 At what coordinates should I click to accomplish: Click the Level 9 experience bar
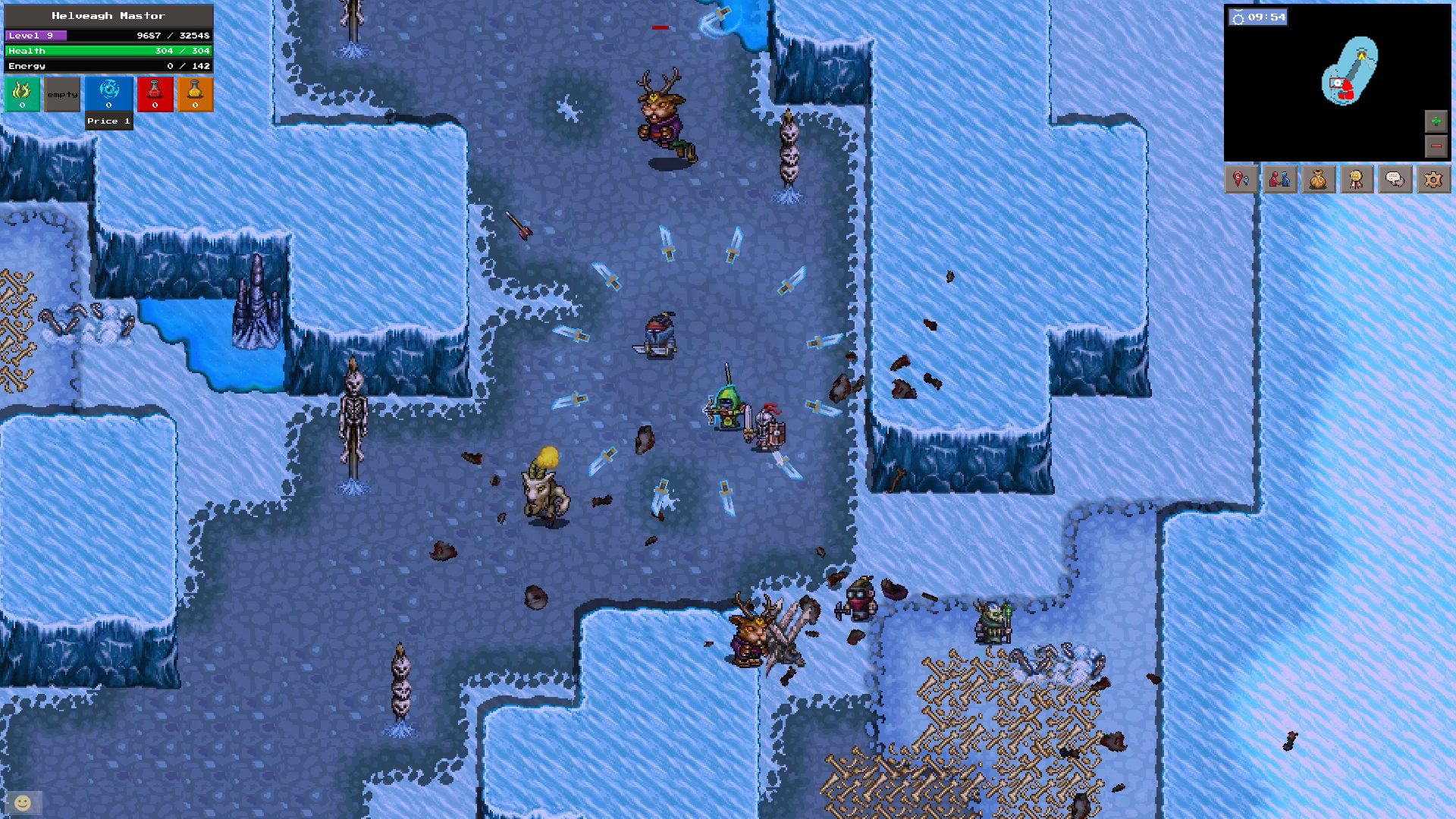point(108,35)
